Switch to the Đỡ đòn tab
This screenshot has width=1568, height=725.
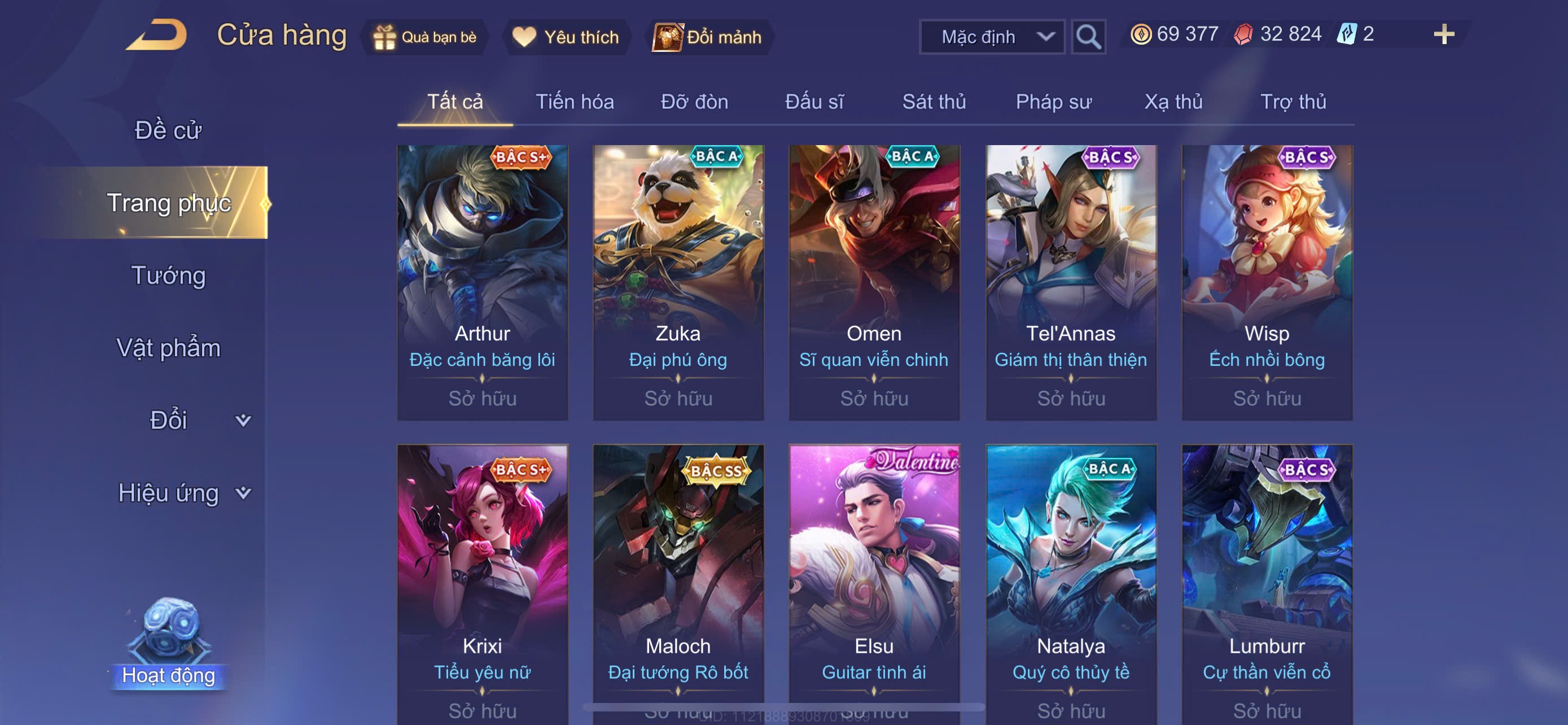pos(694,102)
